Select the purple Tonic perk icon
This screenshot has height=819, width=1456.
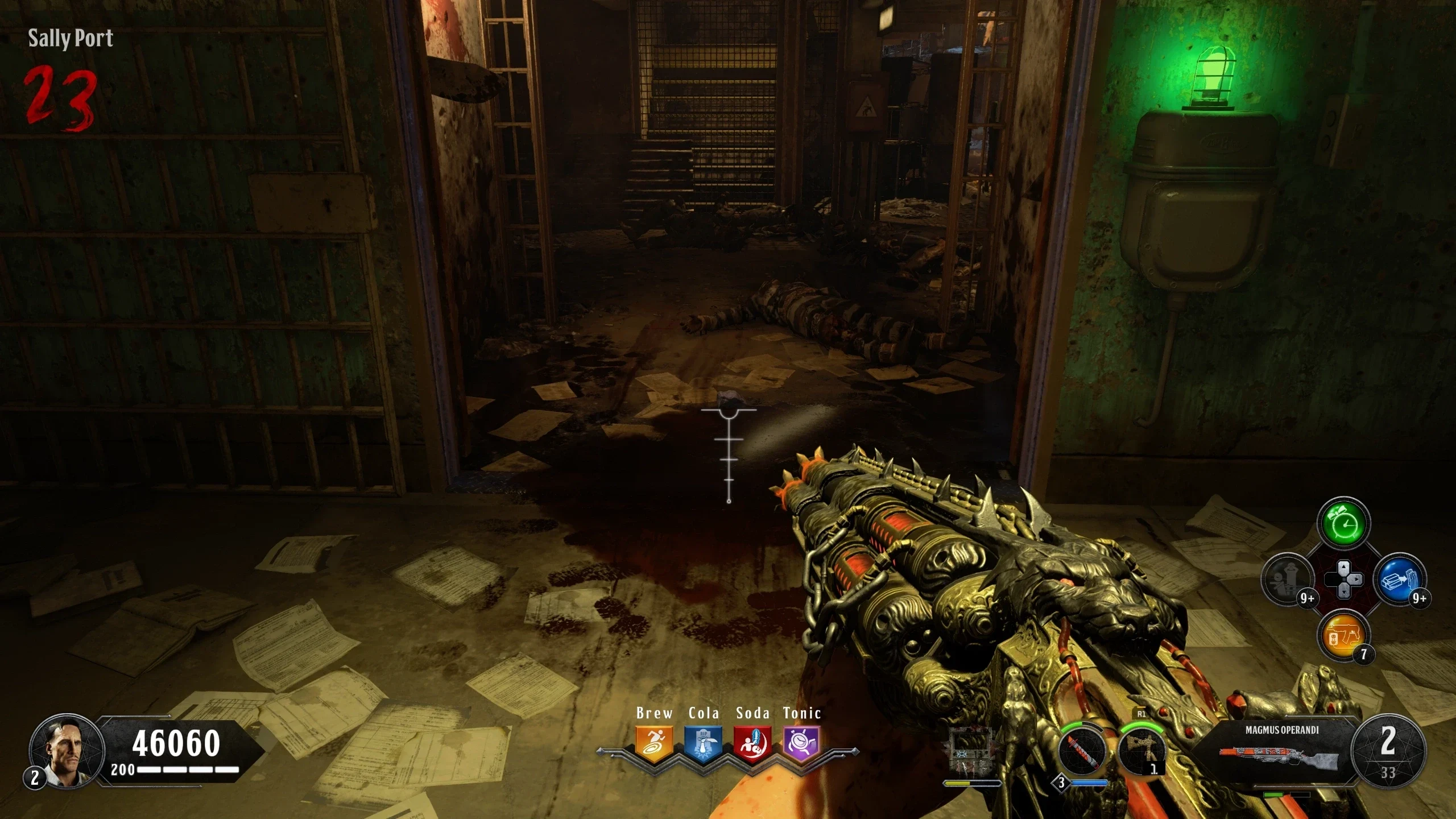801,743
